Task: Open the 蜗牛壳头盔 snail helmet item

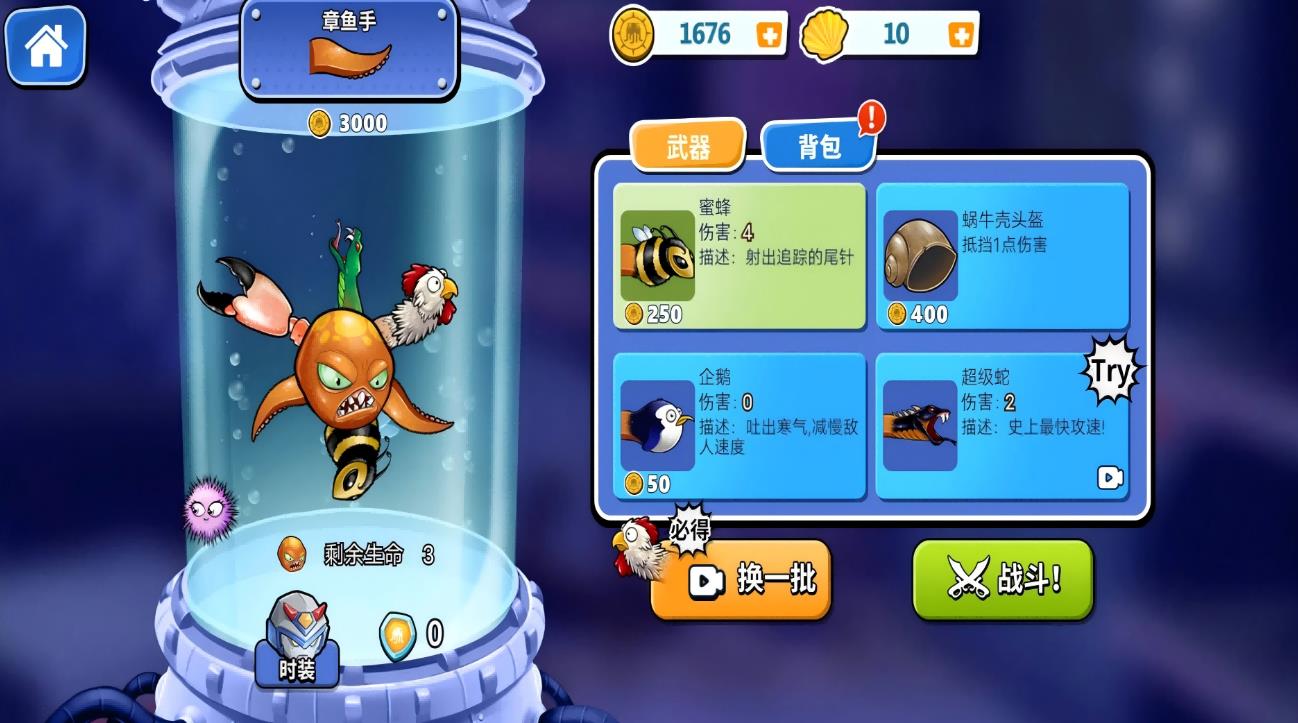Action: pyautogui.click(x=919, y=256)
